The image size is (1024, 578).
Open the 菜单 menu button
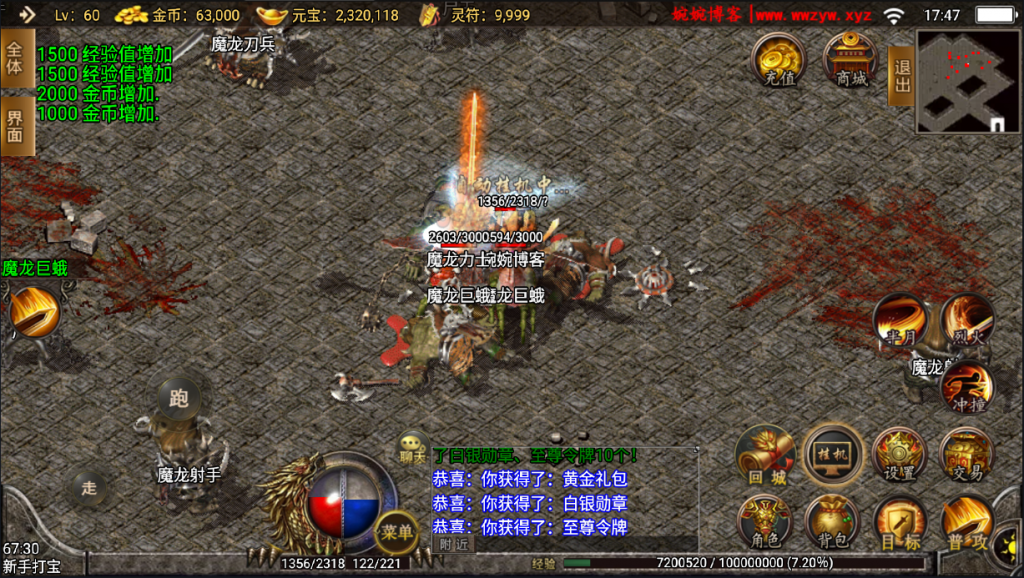click(397, 533)
